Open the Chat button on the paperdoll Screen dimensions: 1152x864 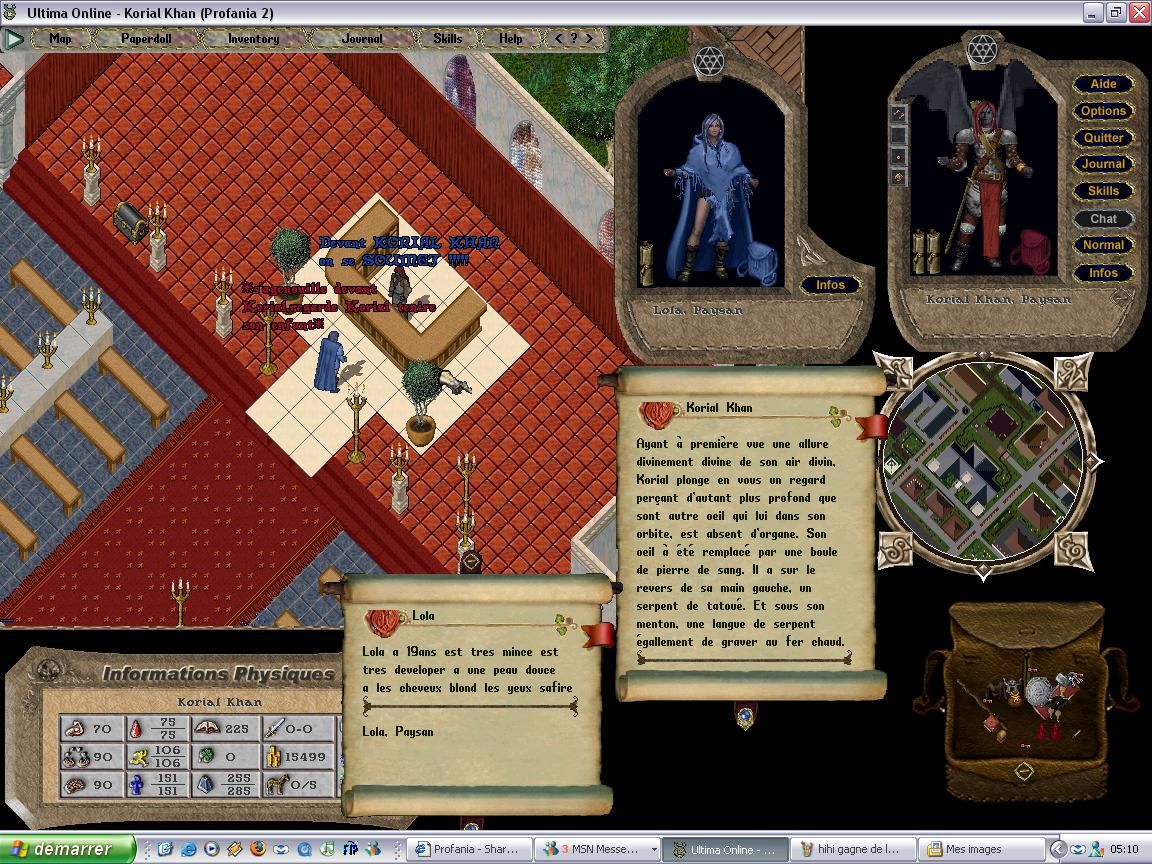click(x=1103, y=218)
